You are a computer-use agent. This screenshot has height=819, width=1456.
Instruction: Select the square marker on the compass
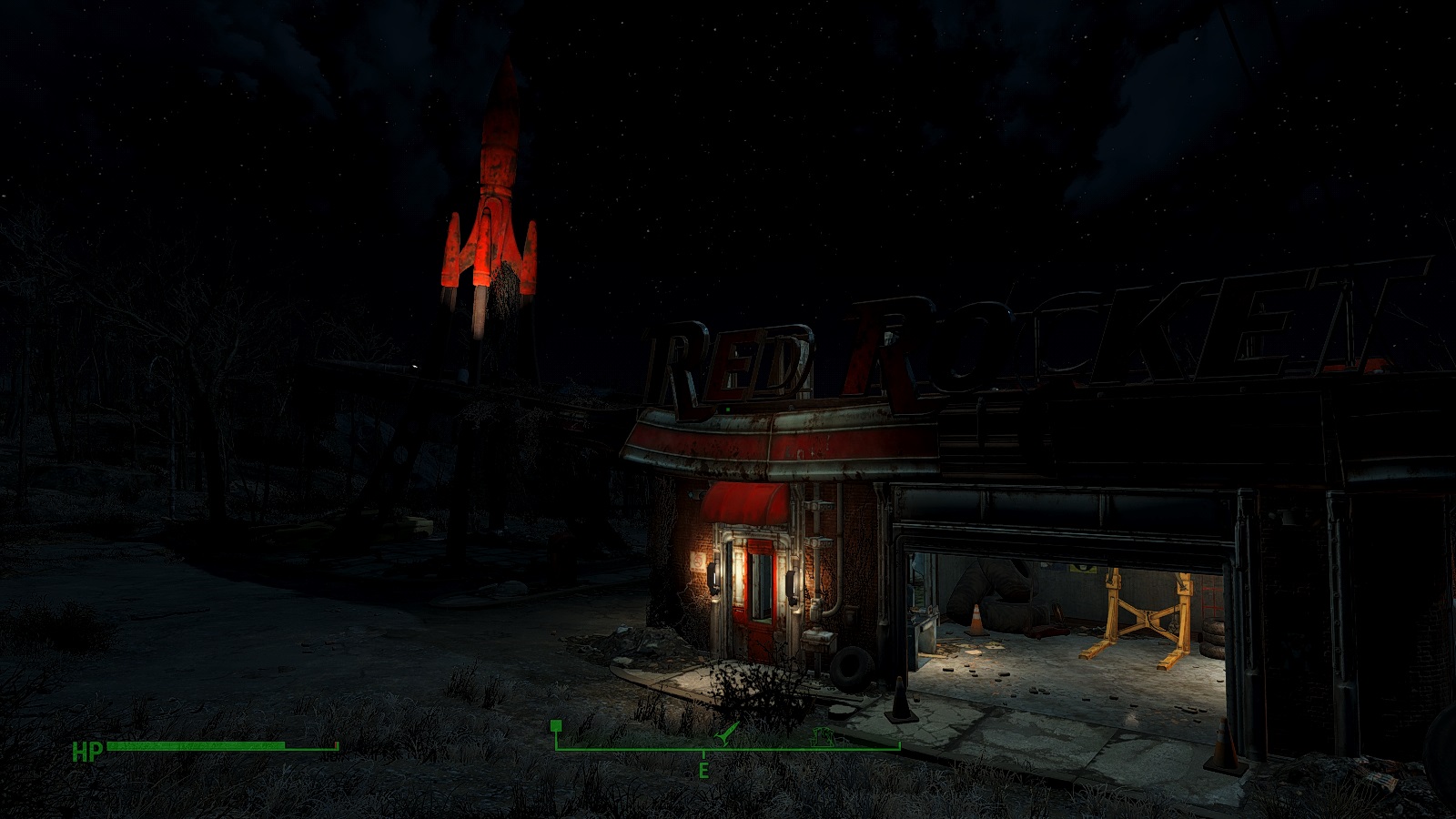pyautogui.click(x=556, y=726)
